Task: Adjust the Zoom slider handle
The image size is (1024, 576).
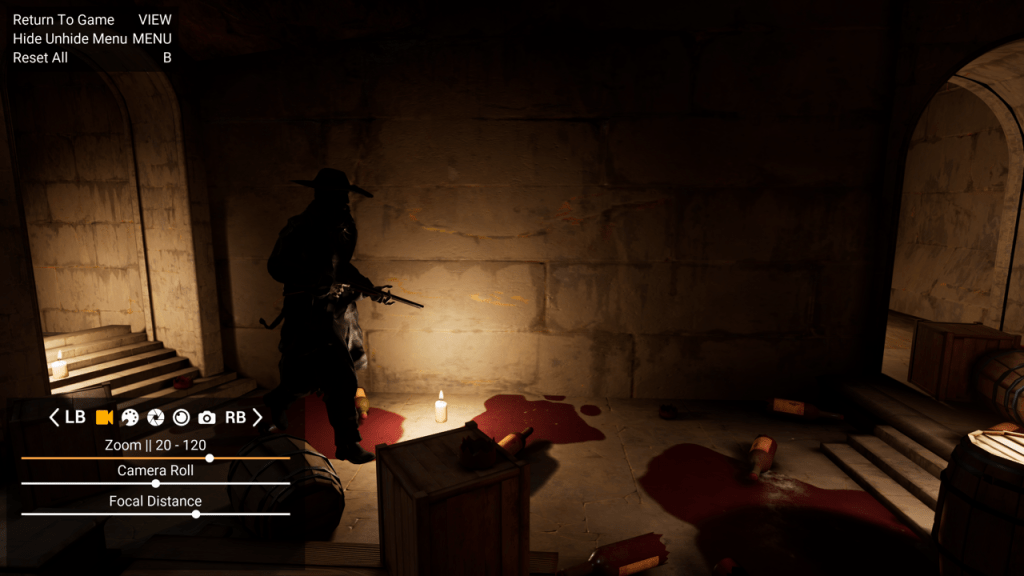Action: tap(209, 458)
